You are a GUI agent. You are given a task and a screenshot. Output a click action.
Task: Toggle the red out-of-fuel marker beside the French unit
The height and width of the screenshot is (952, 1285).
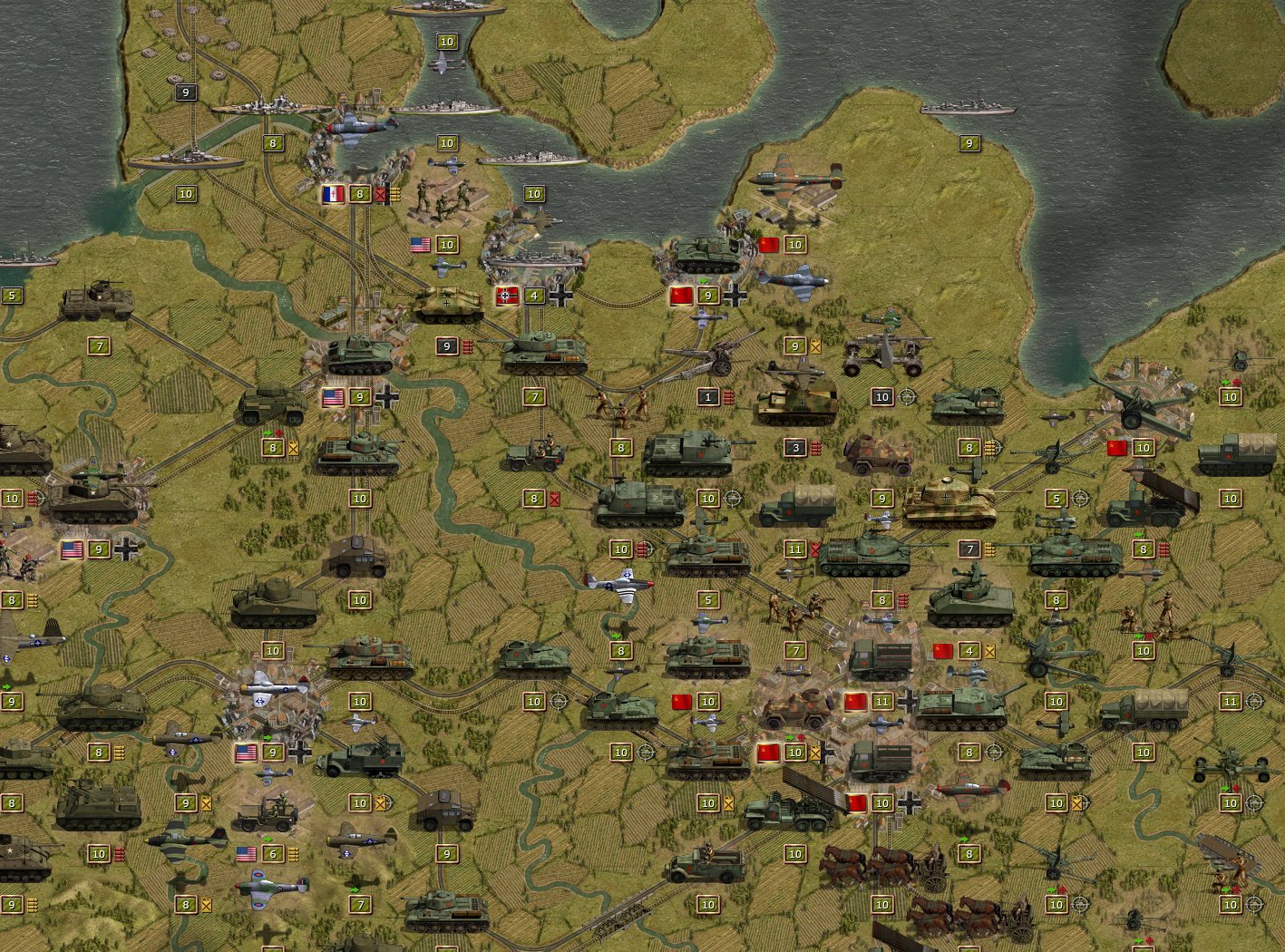[381, 193]
